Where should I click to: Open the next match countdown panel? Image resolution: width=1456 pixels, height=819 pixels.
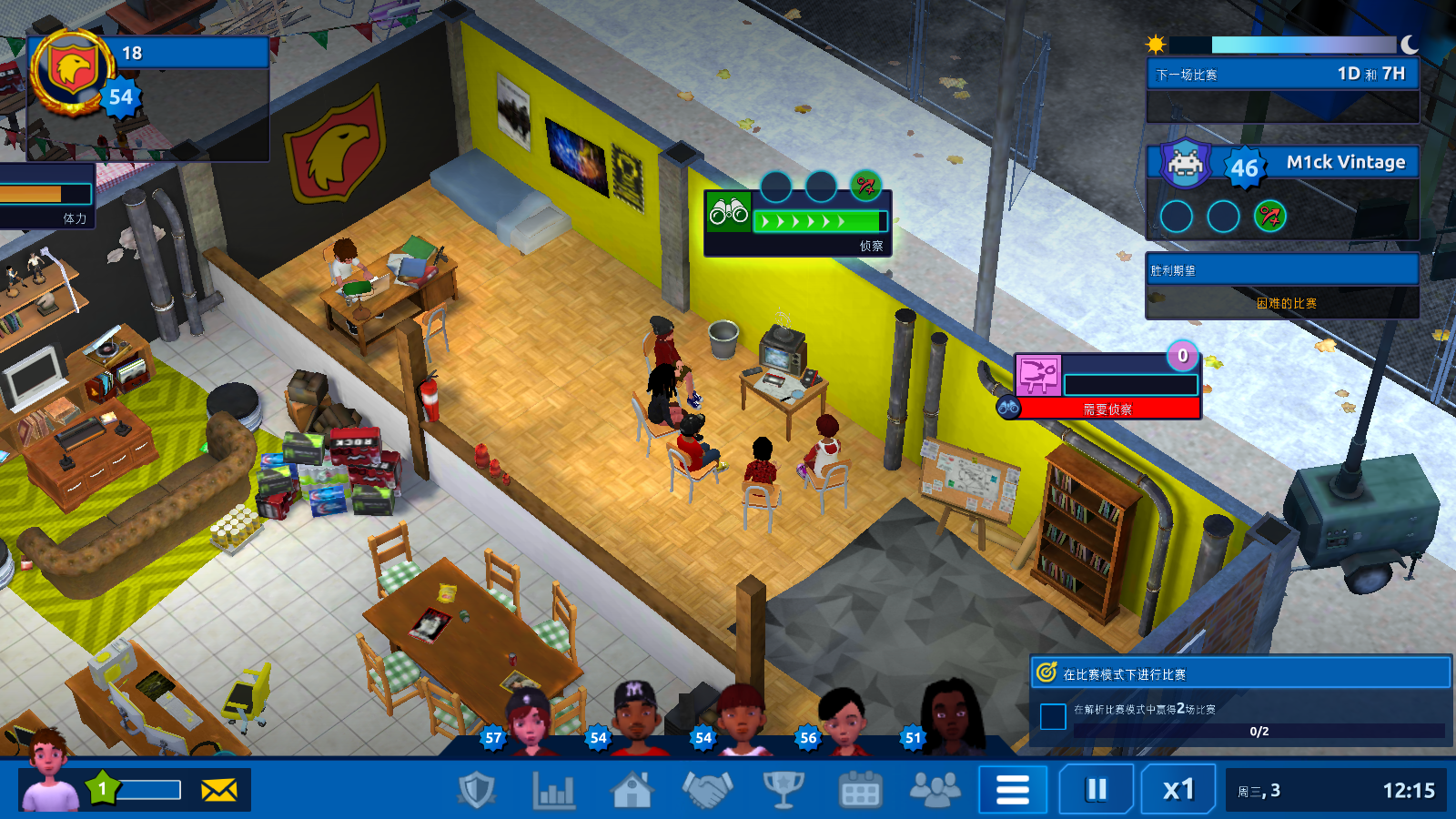1283,75
